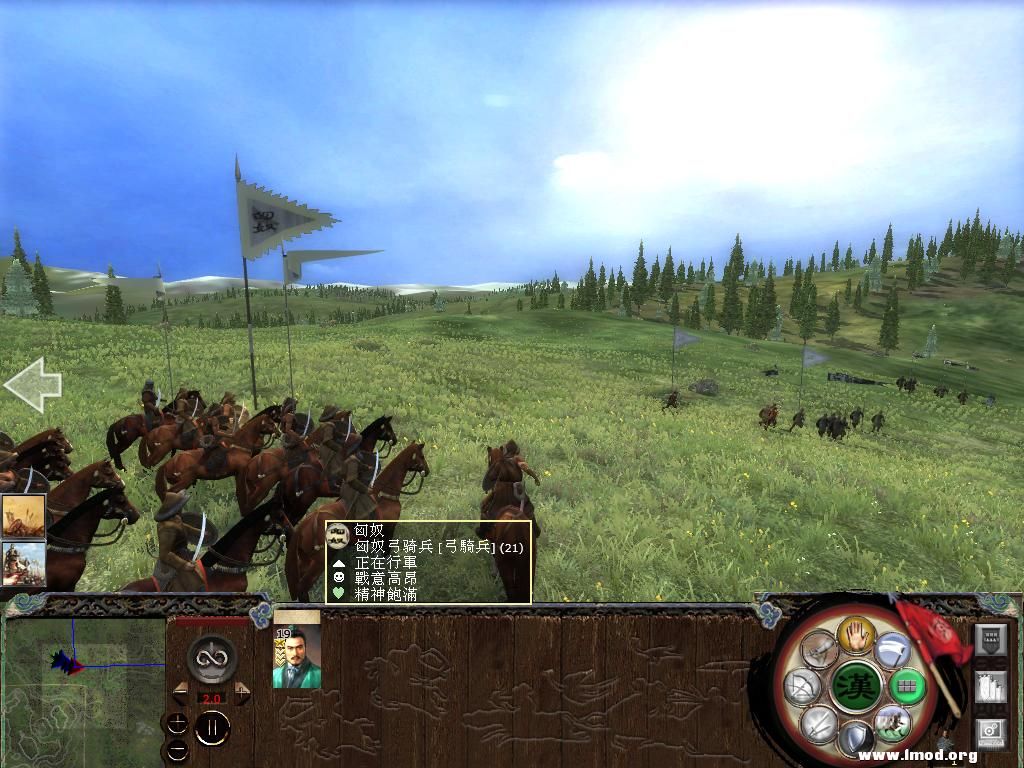Click the shield banner button beside the flag
1024x768 pixels.
[990, 640]
